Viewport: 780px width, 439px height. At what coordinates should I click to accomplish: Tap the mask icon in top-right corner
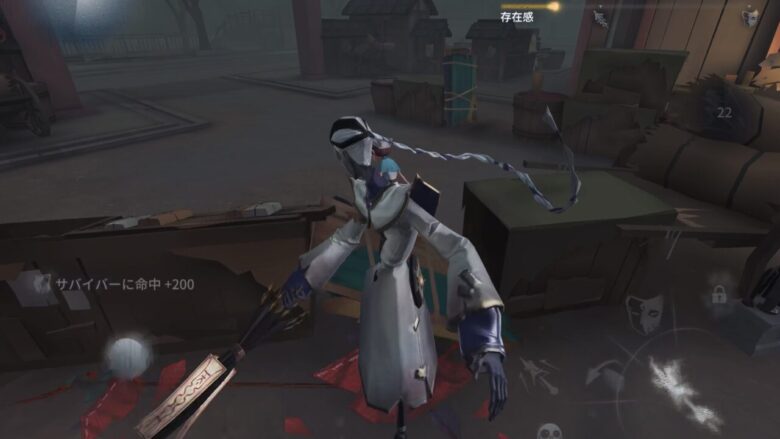coord(750,16)
